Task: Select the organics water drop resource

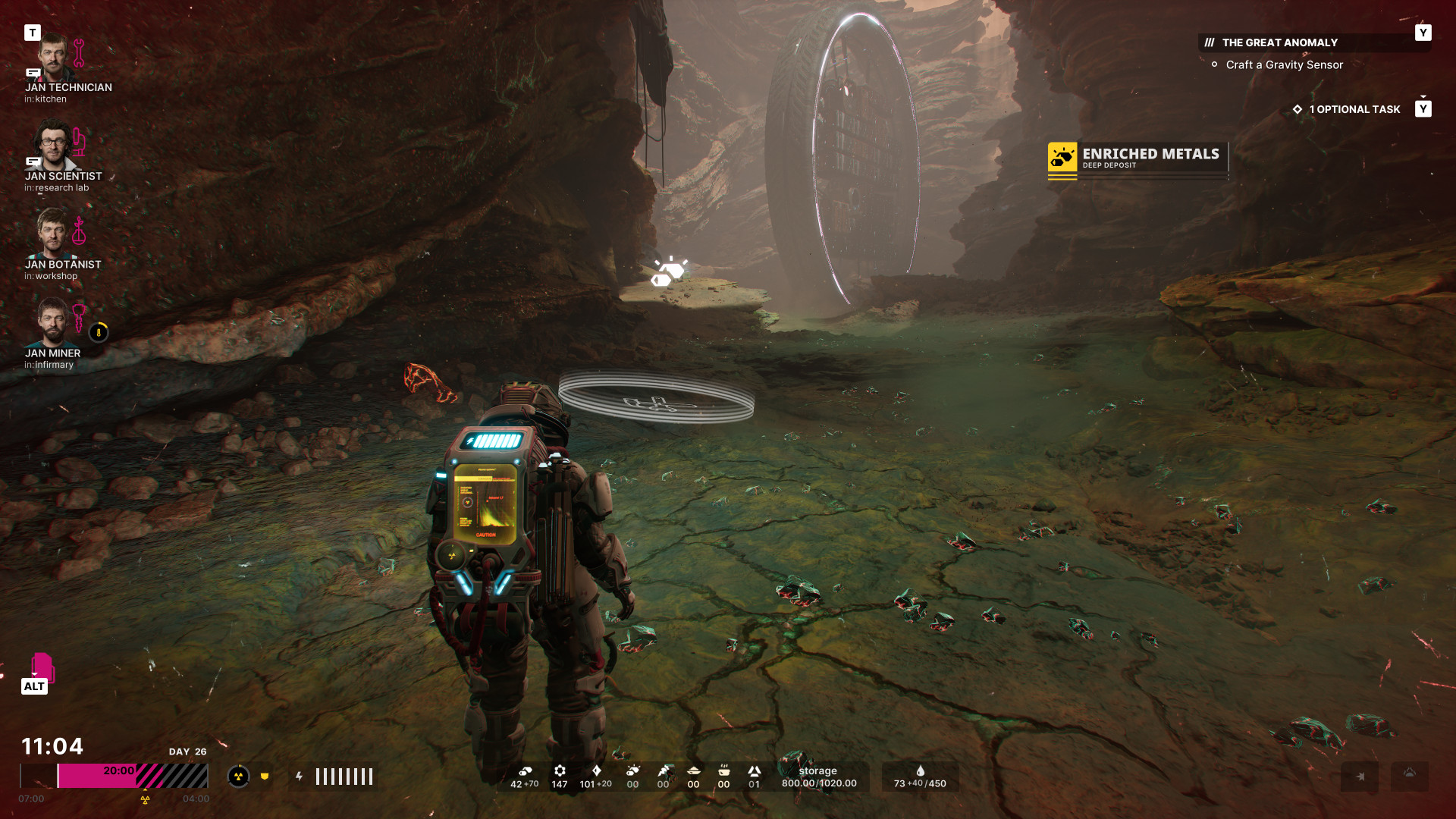Action: point(920,777)
